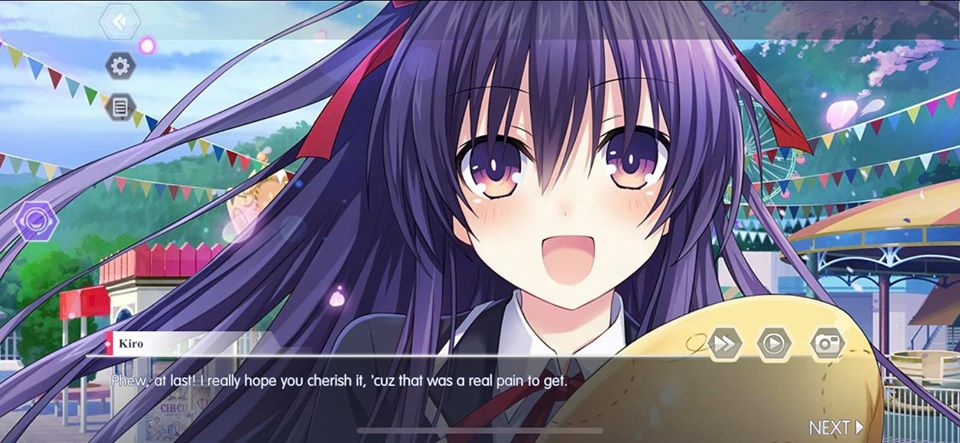The width and height of the screenshot is (960, 443).
Task: Take a screenshot with the camera icon
Action: point(827,343)
